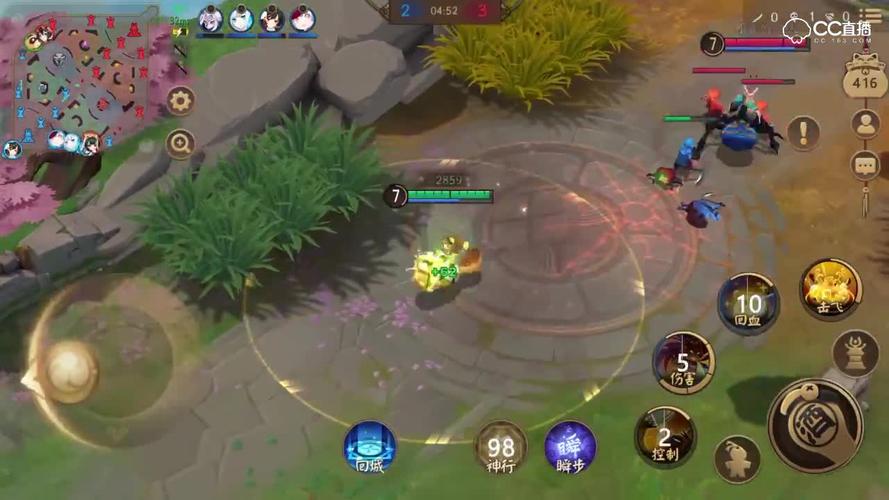The image size is (889, 500).
Task: Cast the 瞬步 flash spell
Action: click(570, 446)
